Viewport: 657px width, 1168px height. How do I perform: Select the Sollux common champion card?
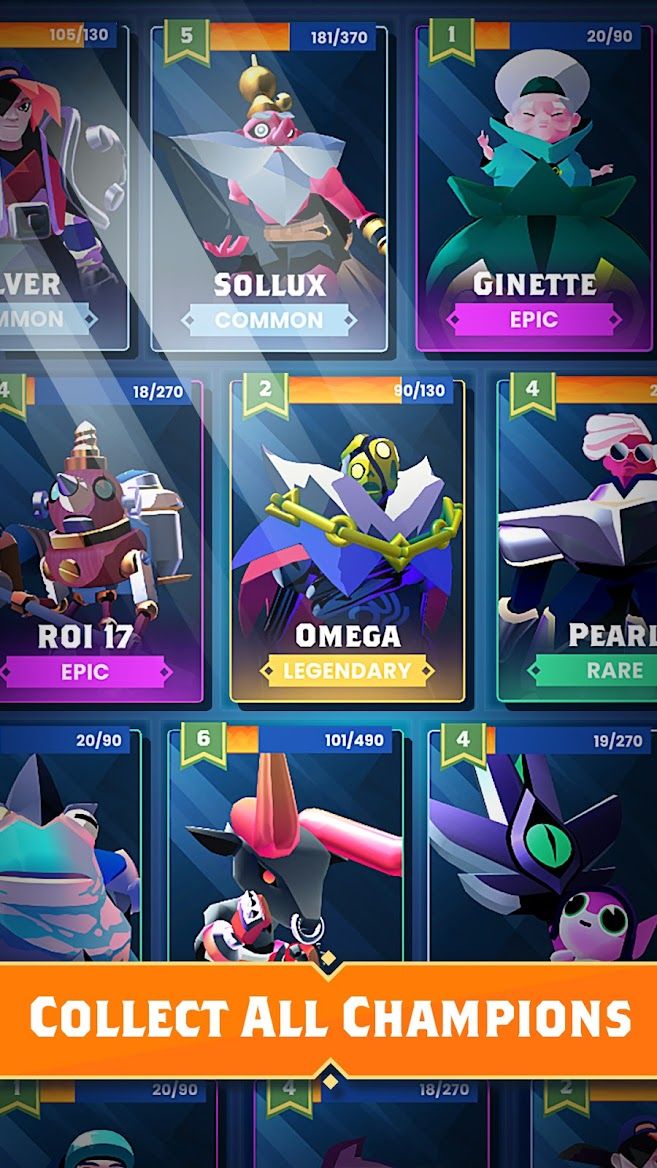(x=269, y=190)
